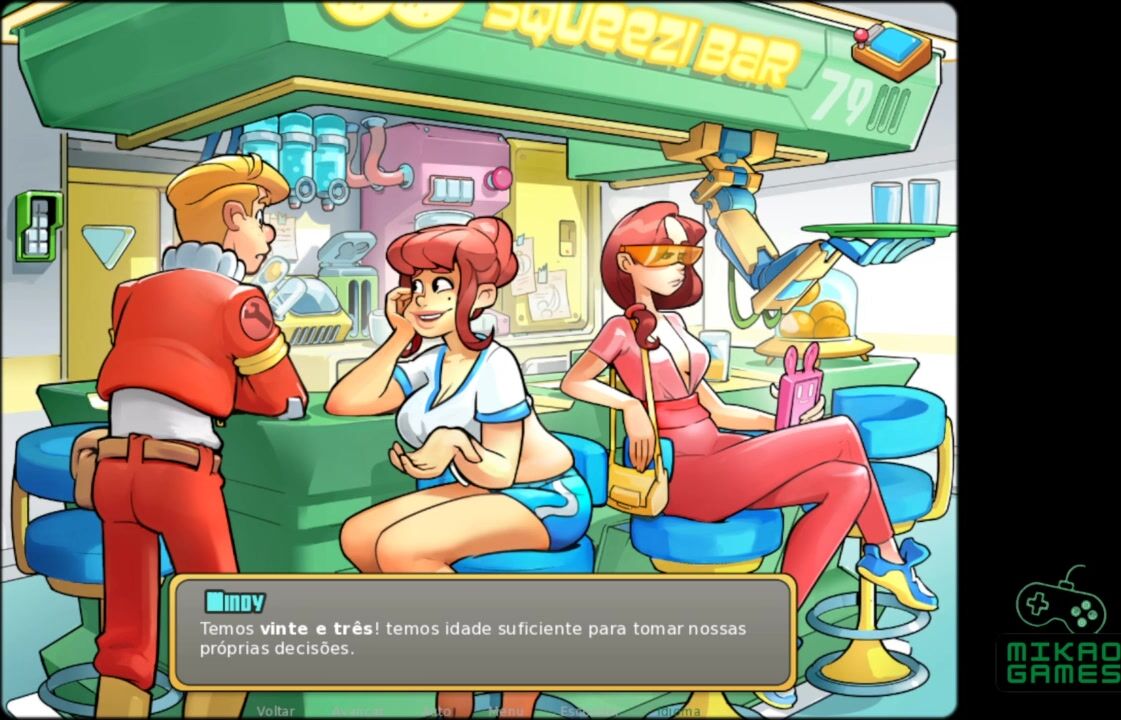This screenshot has width=1121, height=720.
Task: Toggle Auto dialogue mode
Action: [437, 711]
